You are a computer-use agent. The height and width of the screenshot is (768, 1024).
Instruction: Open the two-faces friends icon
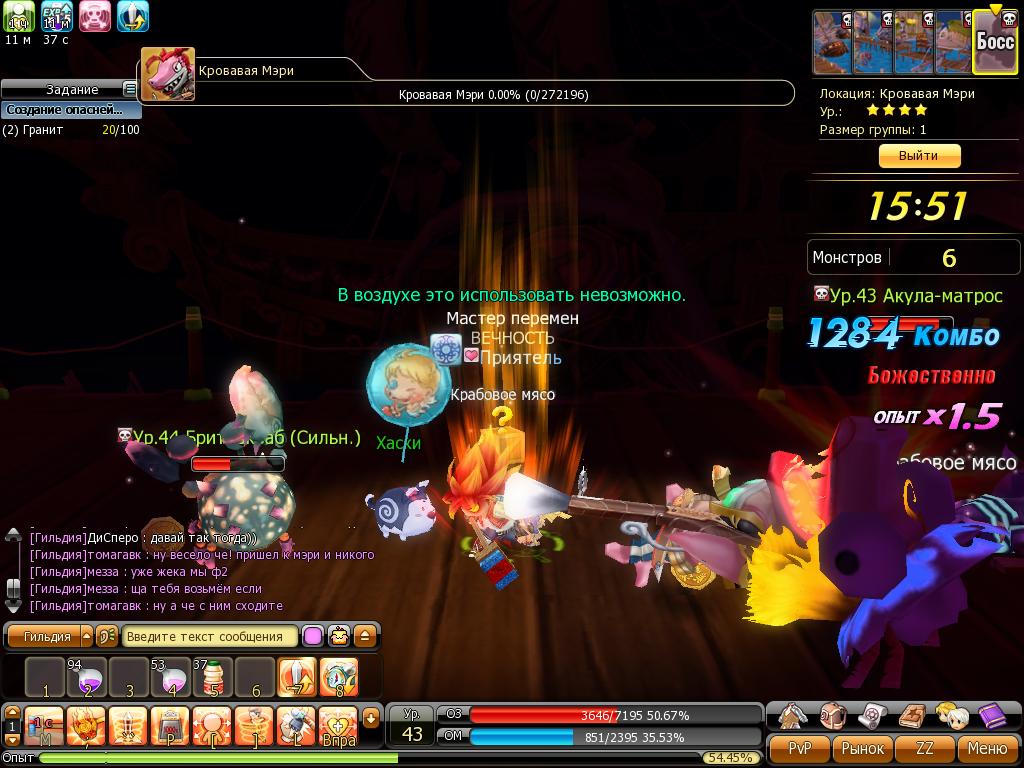pos(951,715)
